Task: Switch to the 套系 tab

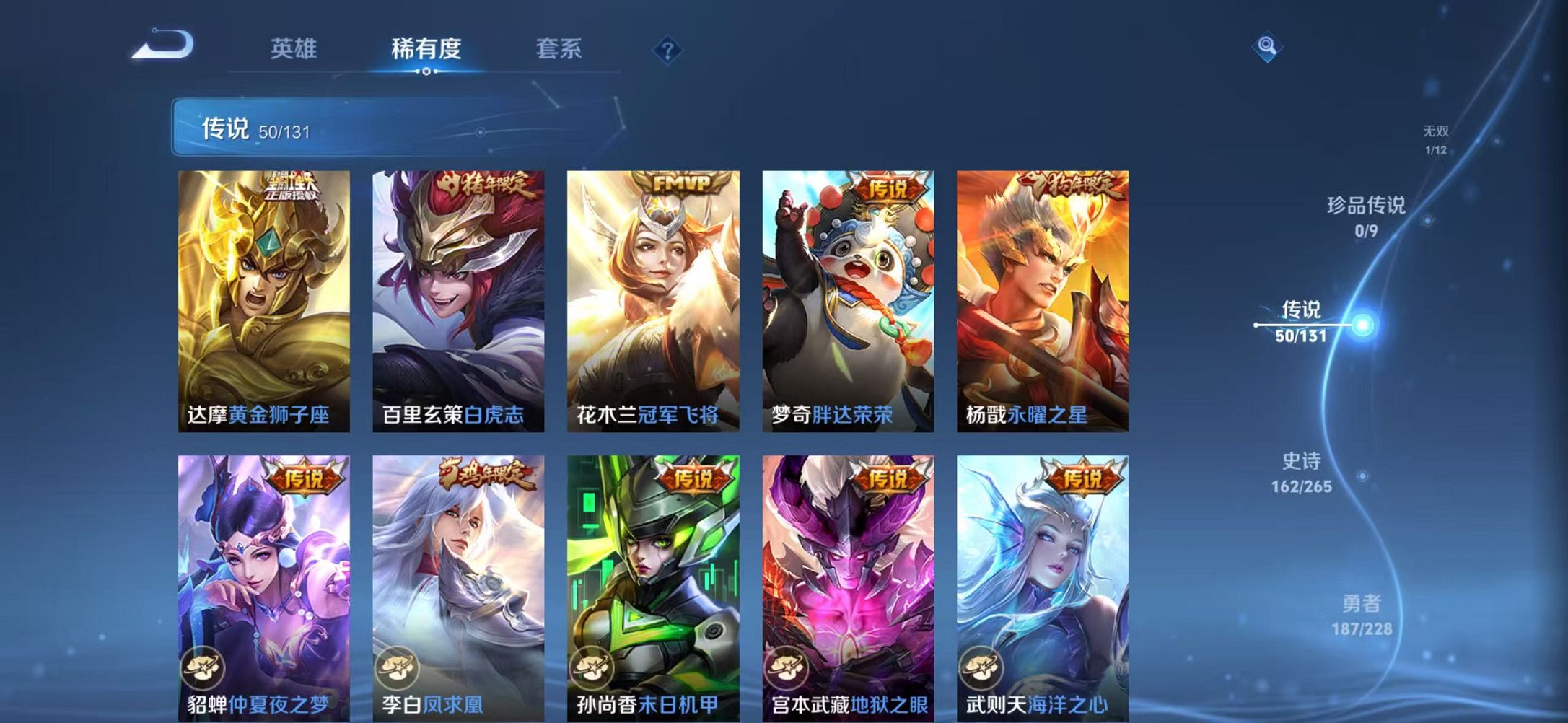Action: (x=559, y=49)
